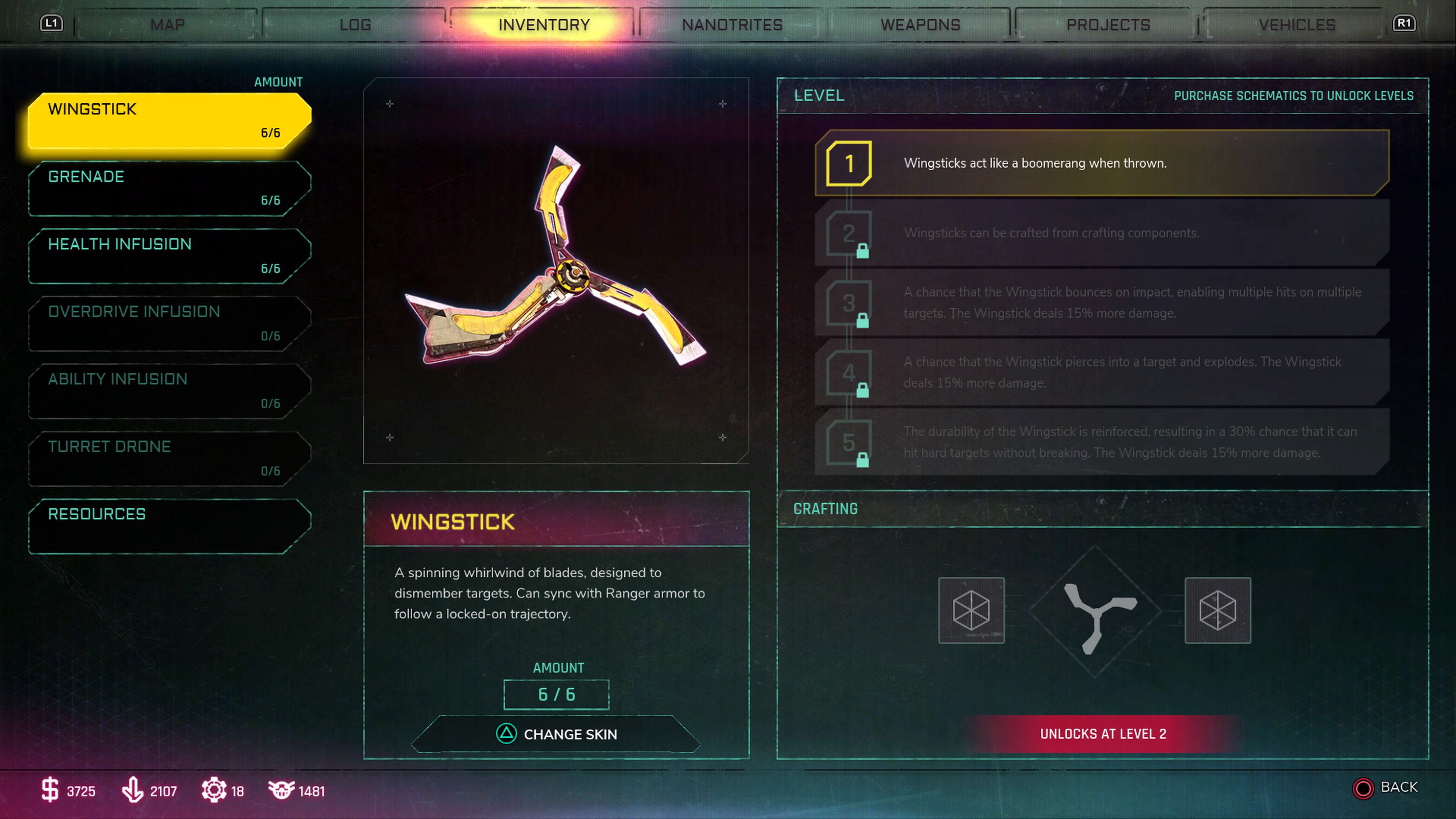Click the left crafting component cube icon
The height and width of the screenshot is (819, 1456).
tap(971, 611)
